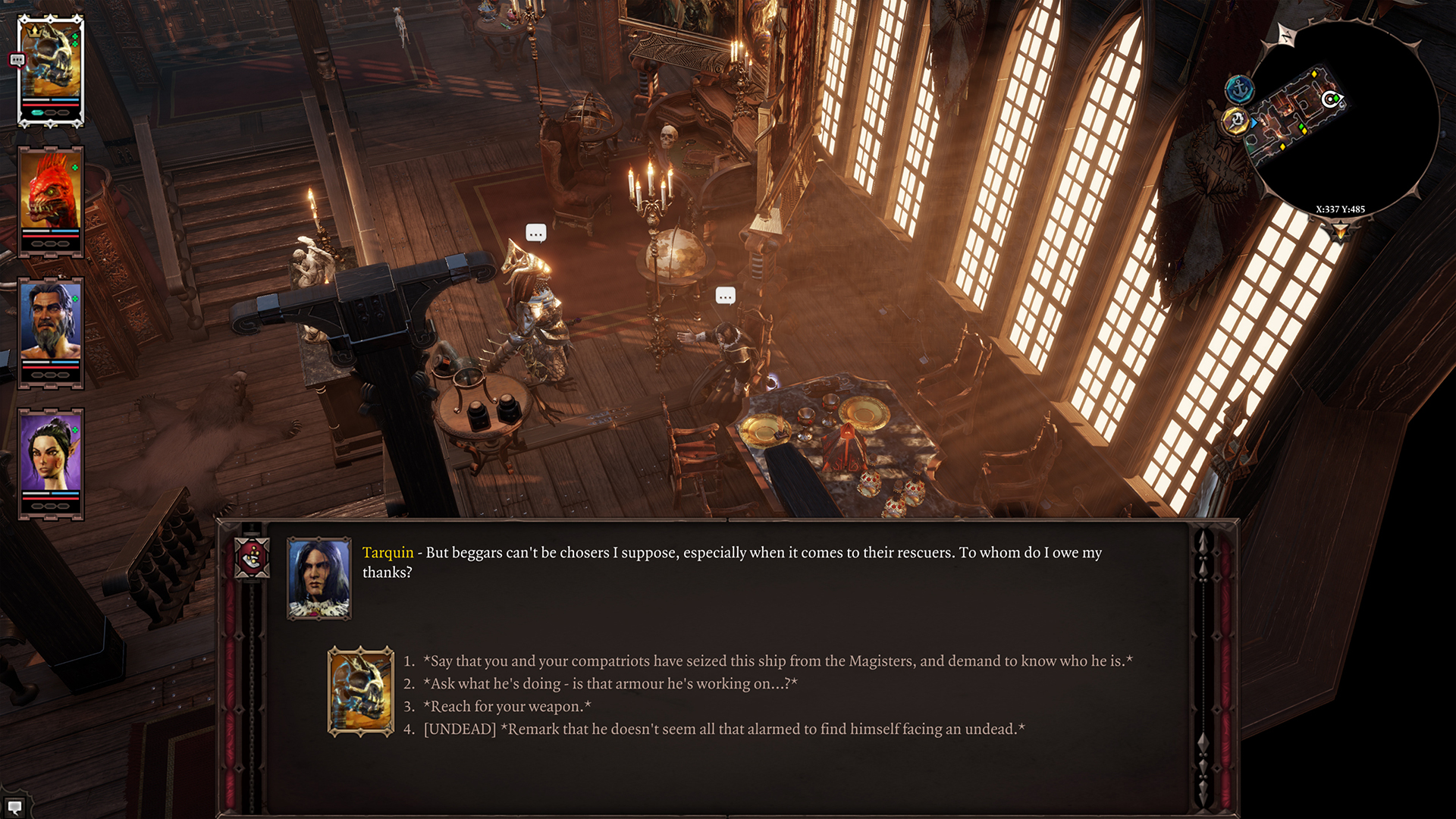
Task: Click the gold waypoint icon beside the minimap
Action: [x=1235, y=121]
